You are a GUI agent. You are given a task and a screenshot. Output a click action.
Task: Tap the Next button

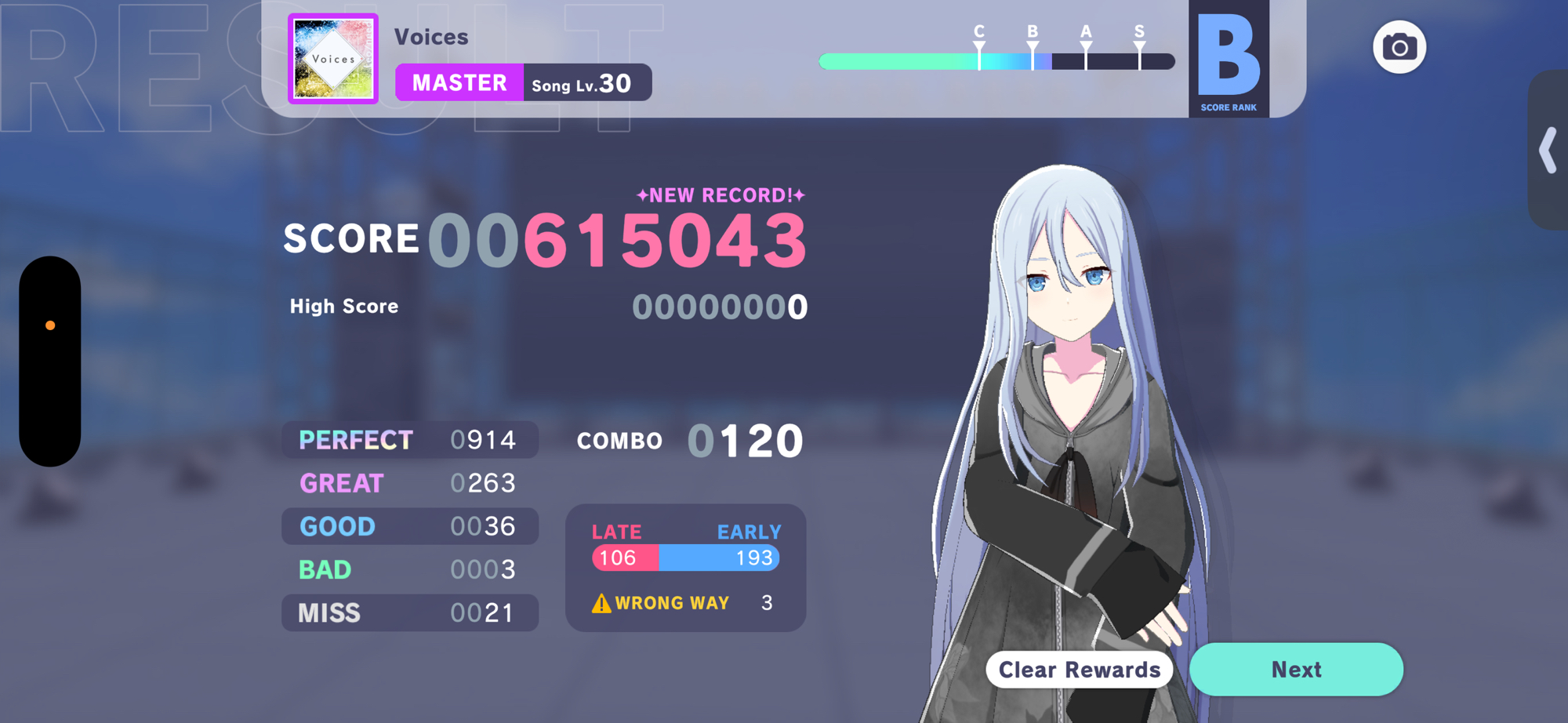1296,669
